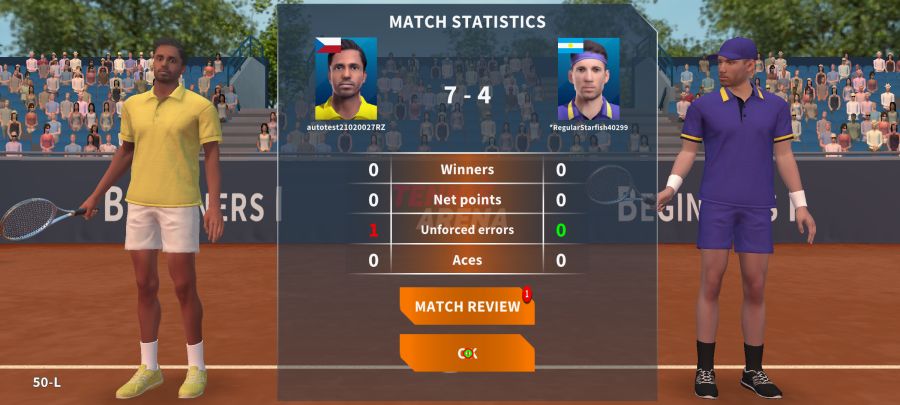Open the Match Review
Image resolution: width=900 pixels, height=405 pixels.
467,306
